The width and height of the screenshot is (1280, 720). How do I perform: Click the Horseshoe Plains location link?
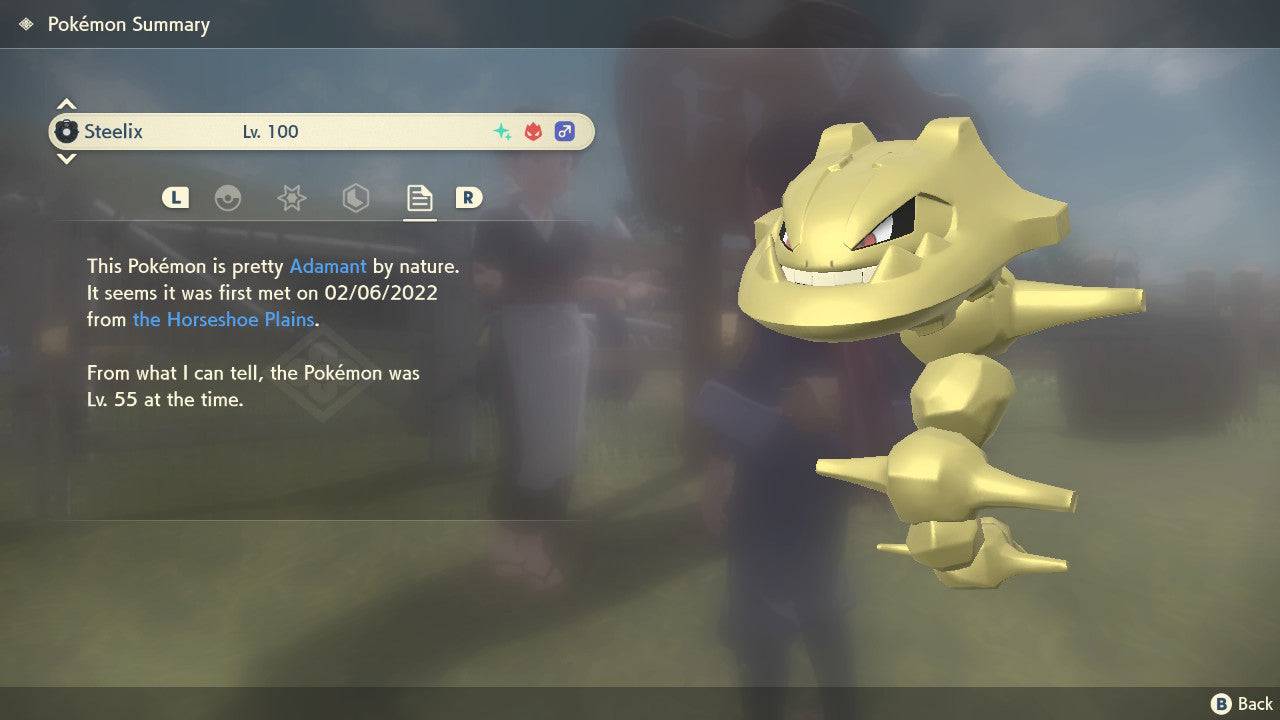point(222,320)
